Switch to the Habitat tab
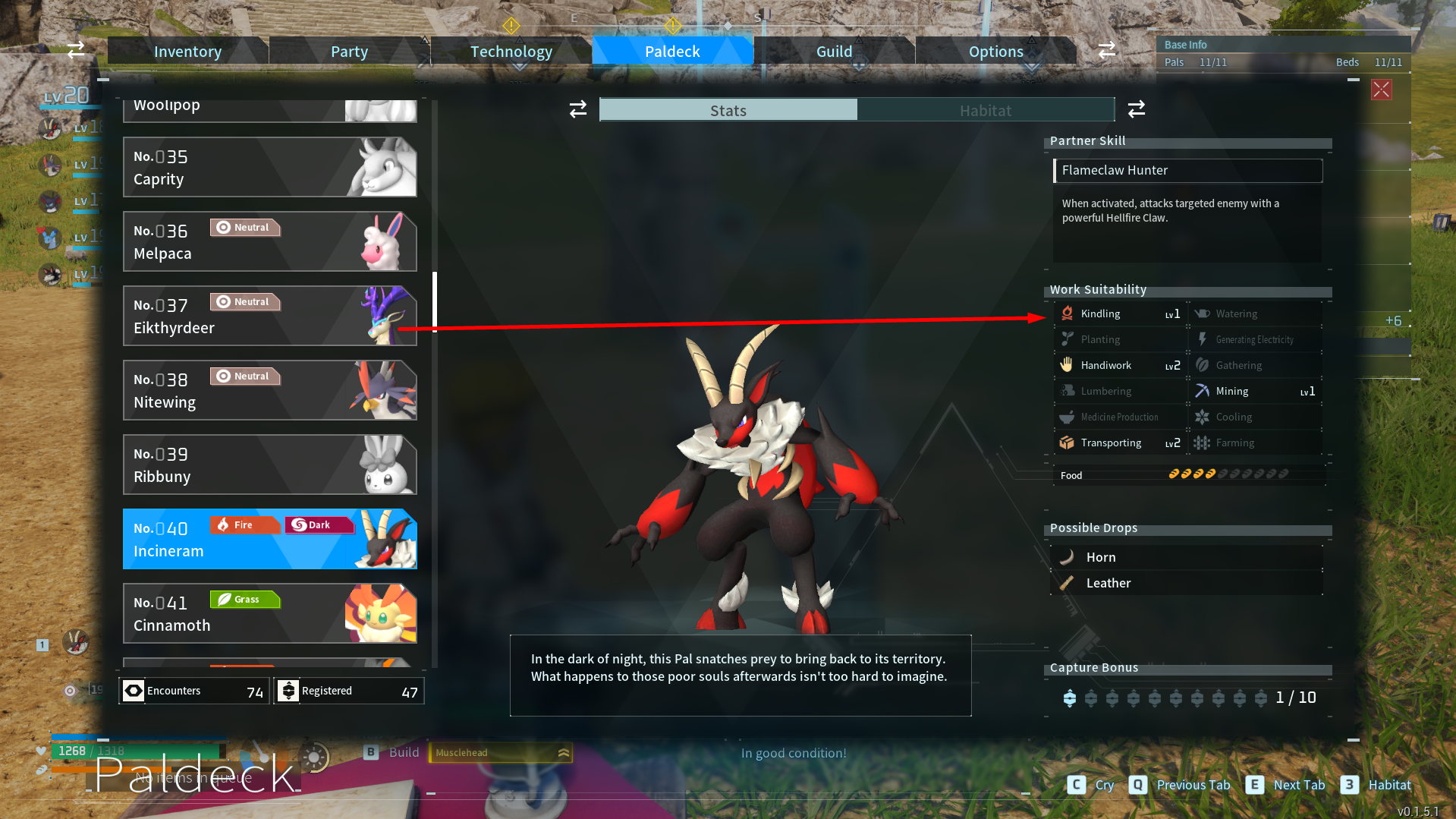Image resolution: width=1456 pixels, height=819 pixels. tap(985, 110)
